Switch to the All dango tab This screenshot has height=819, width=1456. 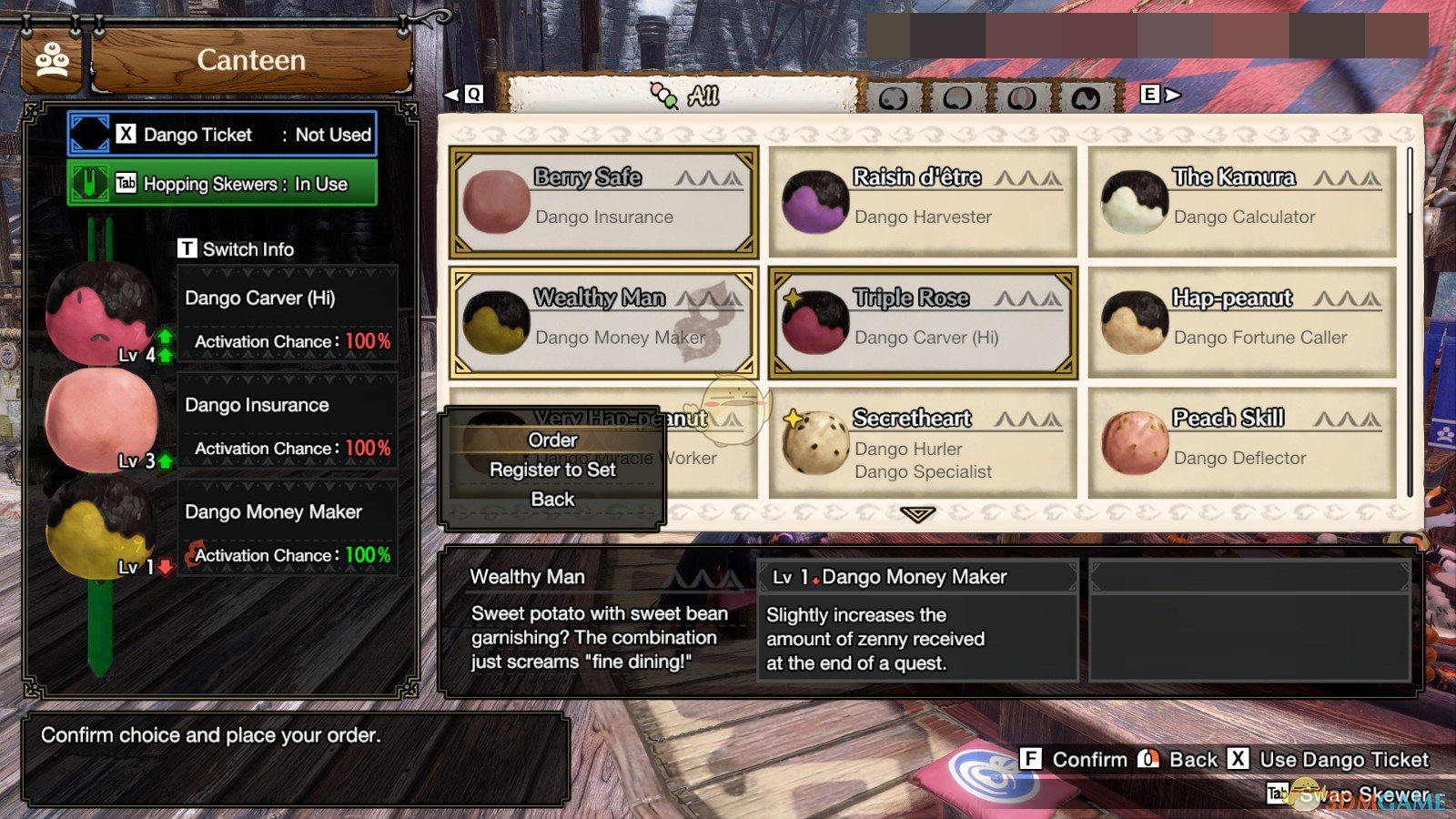tap(684, 96)
